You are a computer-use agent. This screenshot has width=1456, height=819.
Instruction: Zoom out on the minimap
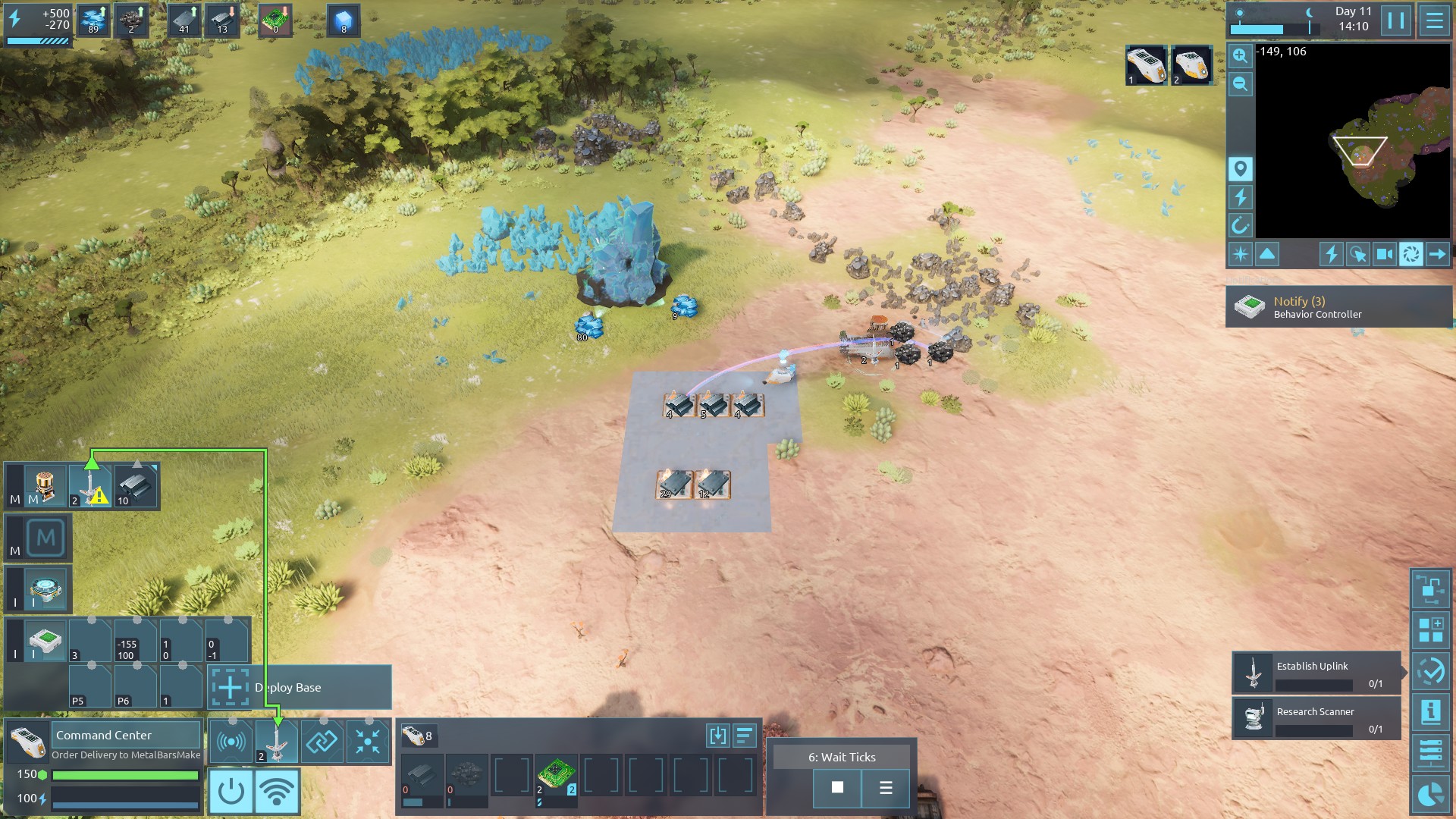(1240, 83)
